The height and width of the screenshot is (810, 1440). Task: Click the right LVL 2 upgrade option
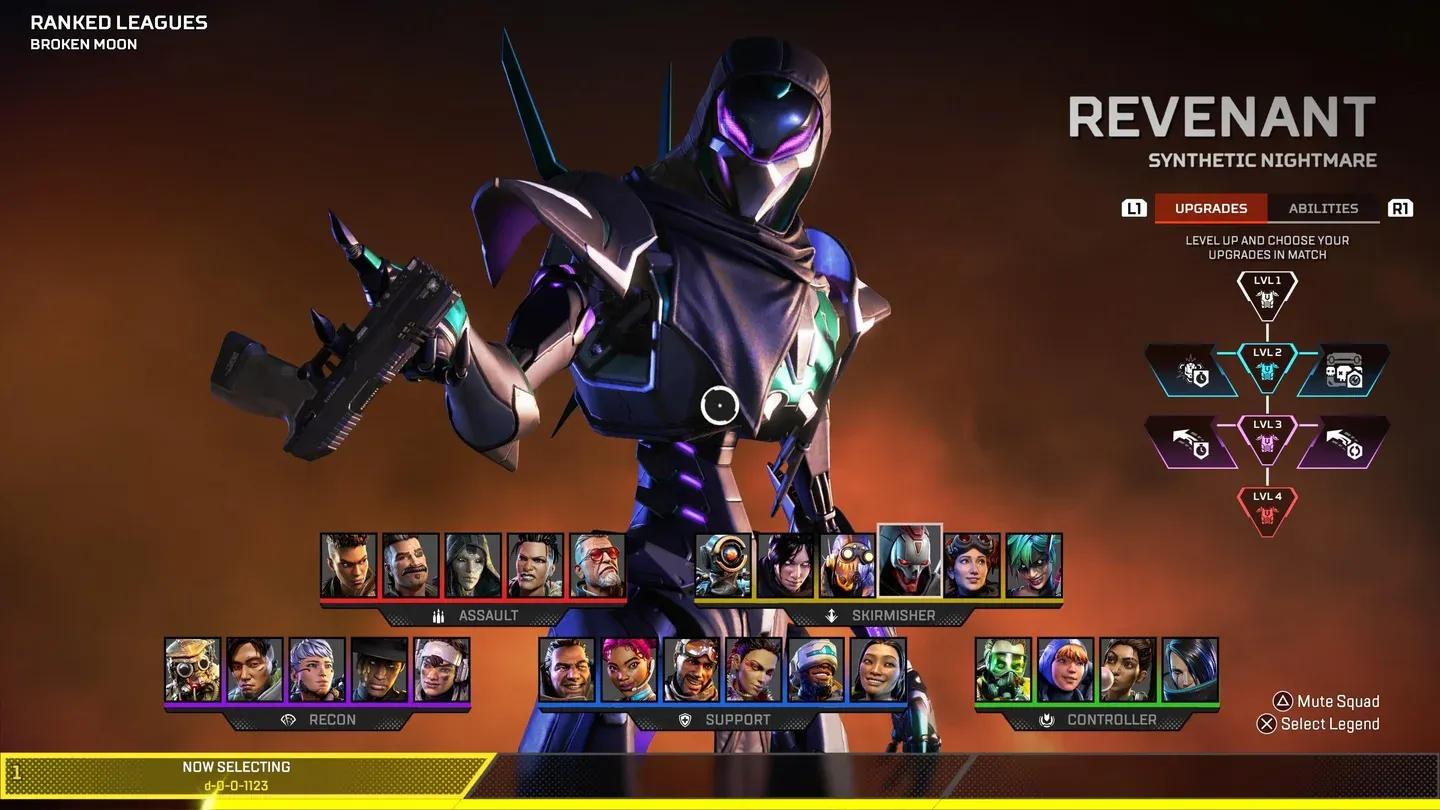coord(1345,370)
